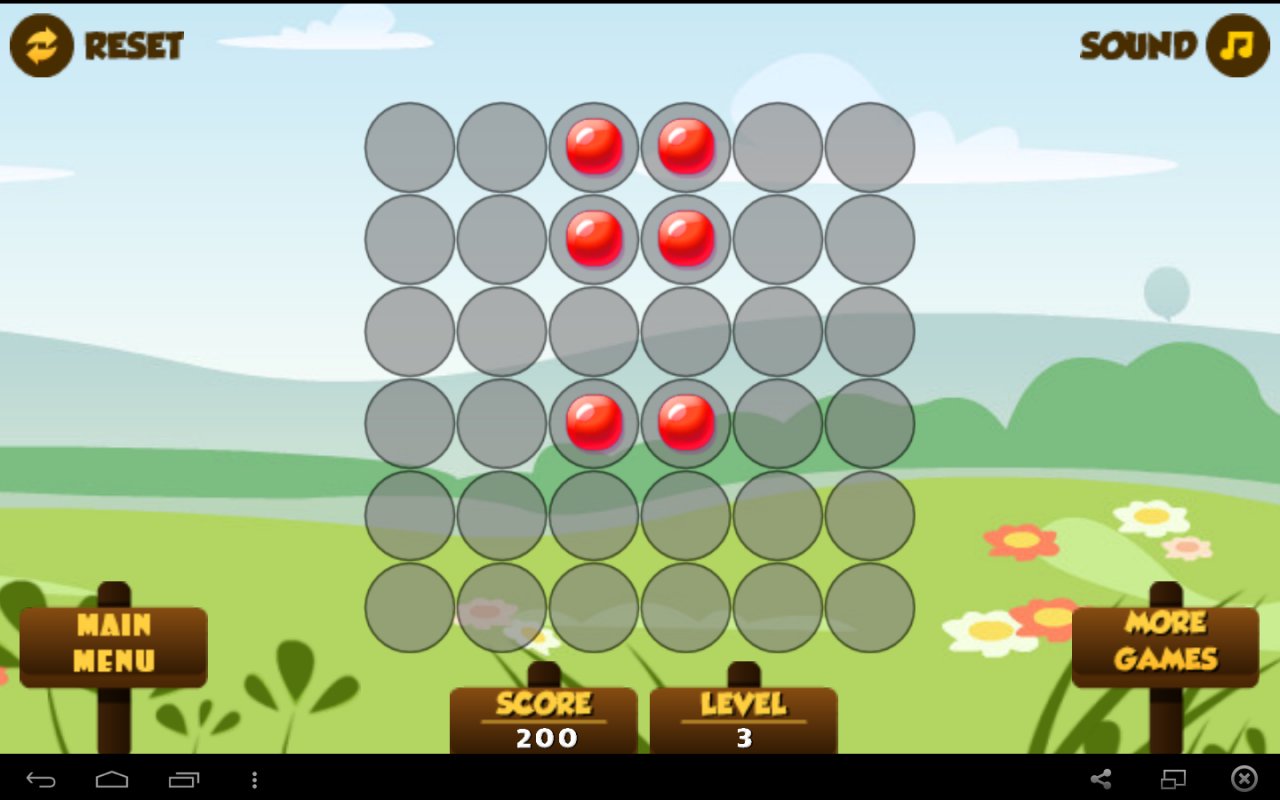Click the Reset label to restart the level

pyautogui.click(x=133, y=45)
